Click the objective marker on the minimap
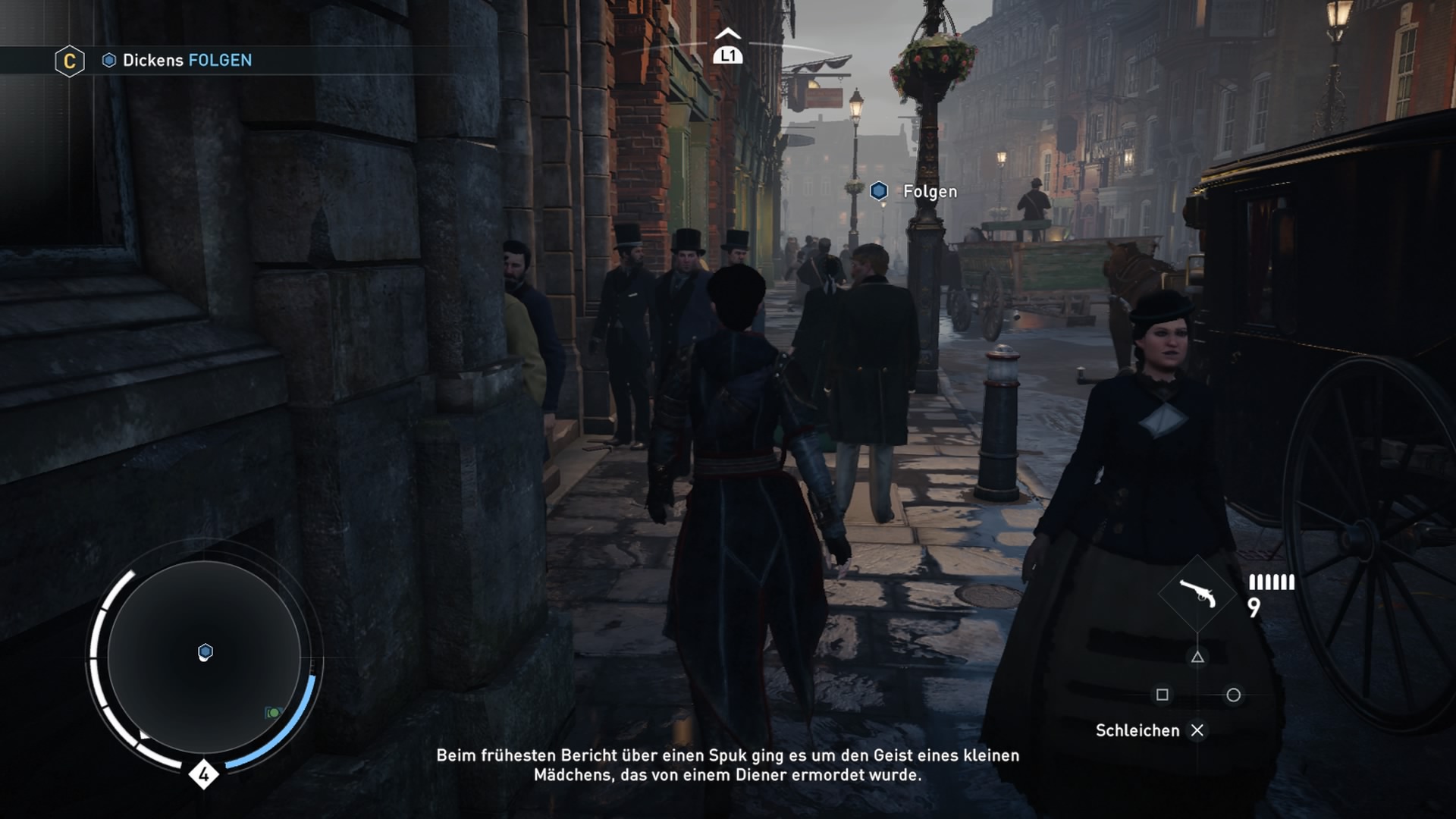This screenshot has width=1456, height=819. pos(206,652)
